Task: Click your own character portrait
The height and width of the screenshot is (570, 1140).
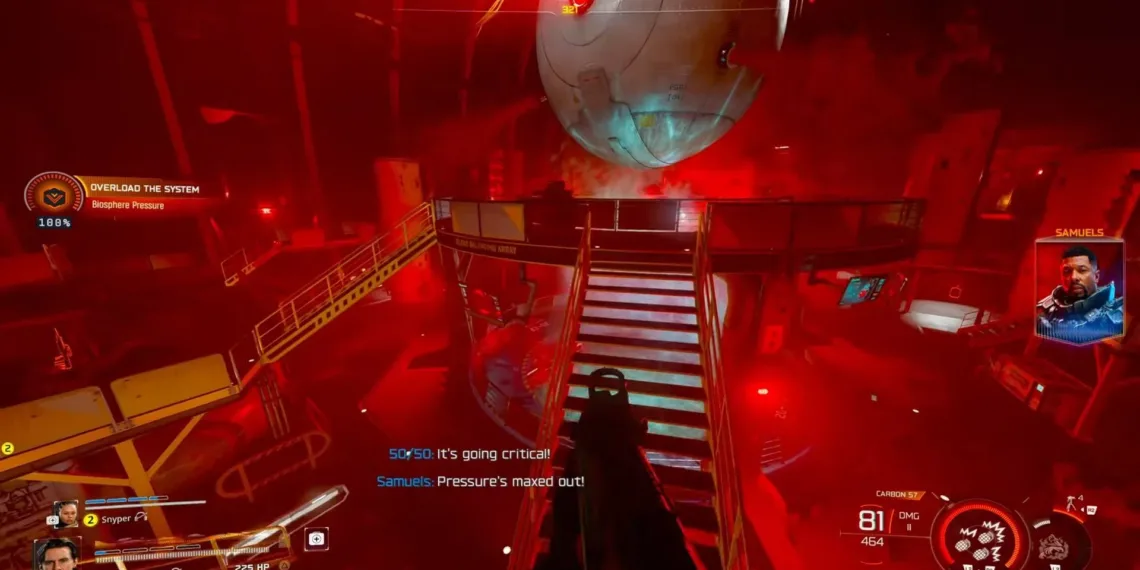Action: click(57, 553)
